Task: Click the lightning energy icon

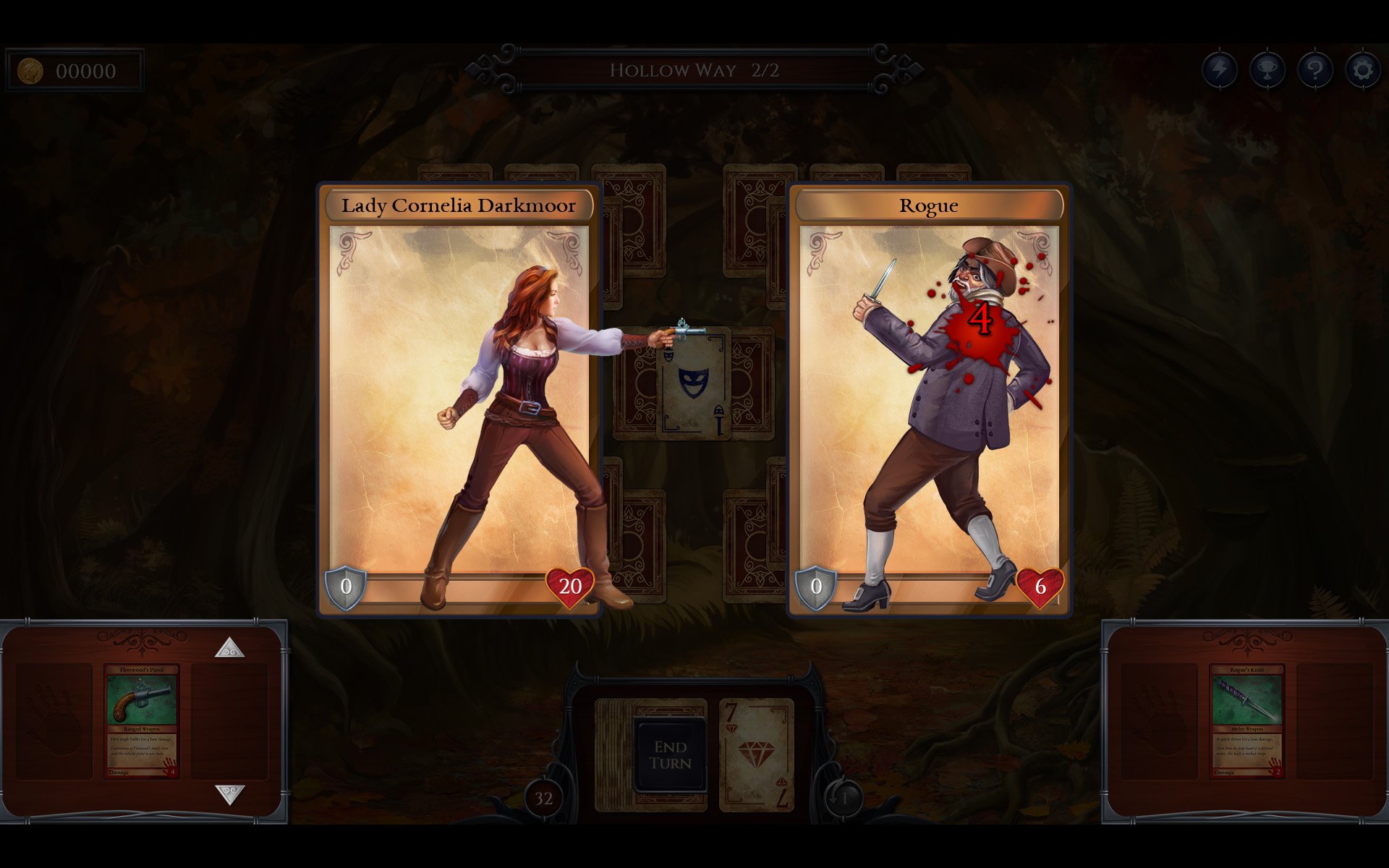Action: [1218, 69]
